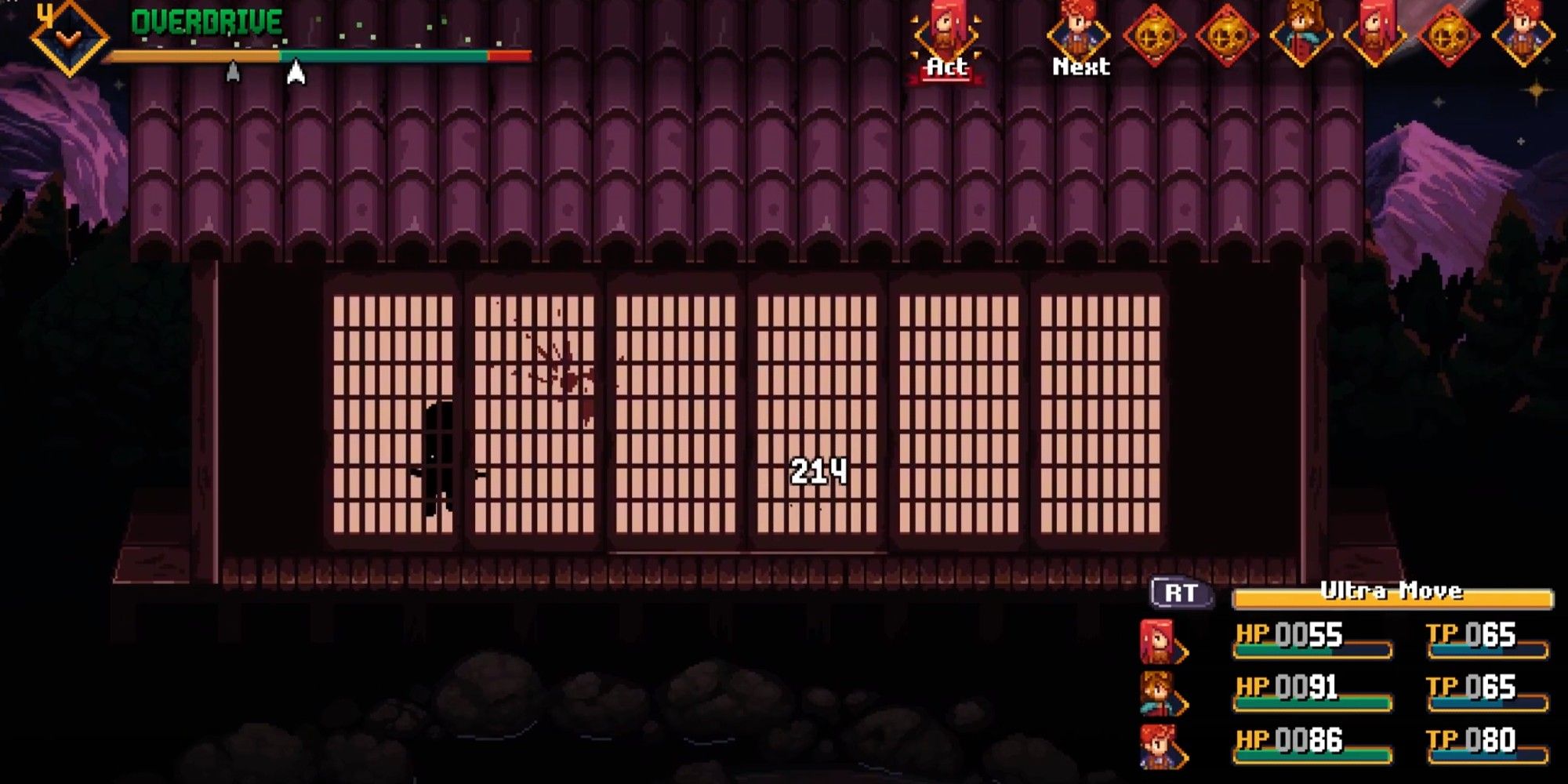Select the red-haired girl's 'Act' turn portrait

pos(946,33)
